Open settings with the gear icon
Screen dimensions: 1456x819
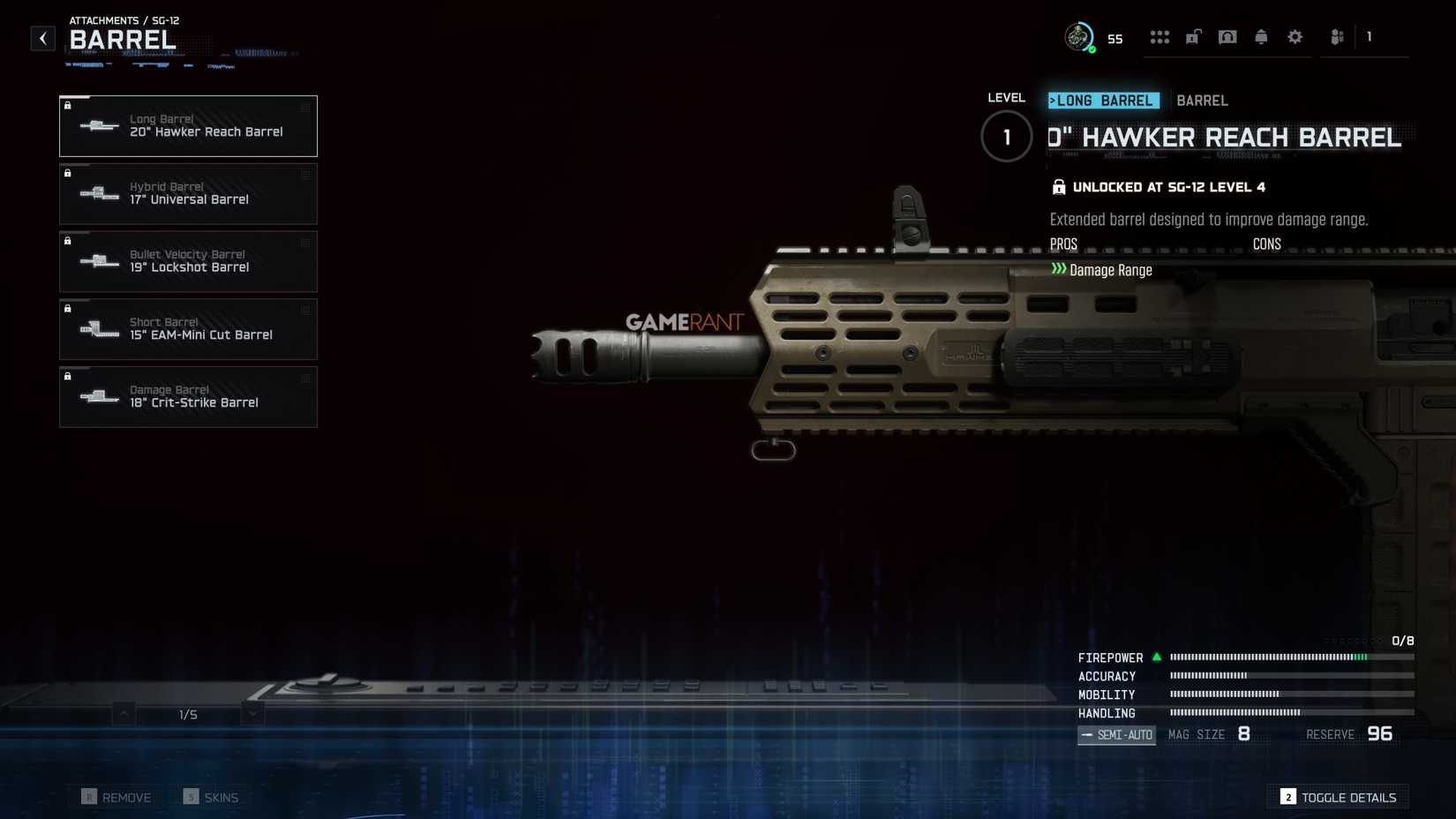point(1295,37)
